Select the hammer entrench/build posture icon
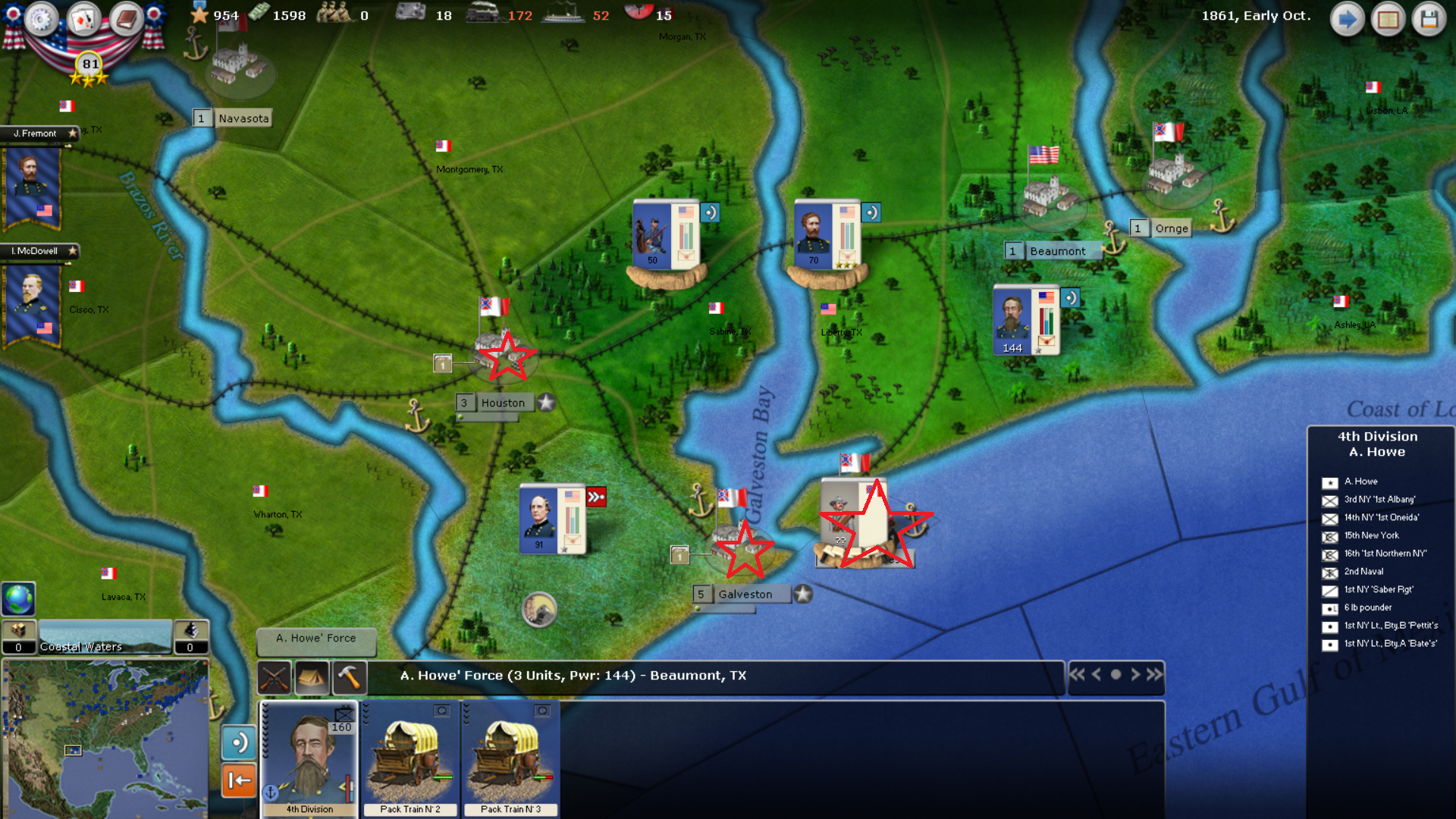Image resolution: width=1456 pixels, height=819 pixels. pyautogui.click(x=351, y=676)
